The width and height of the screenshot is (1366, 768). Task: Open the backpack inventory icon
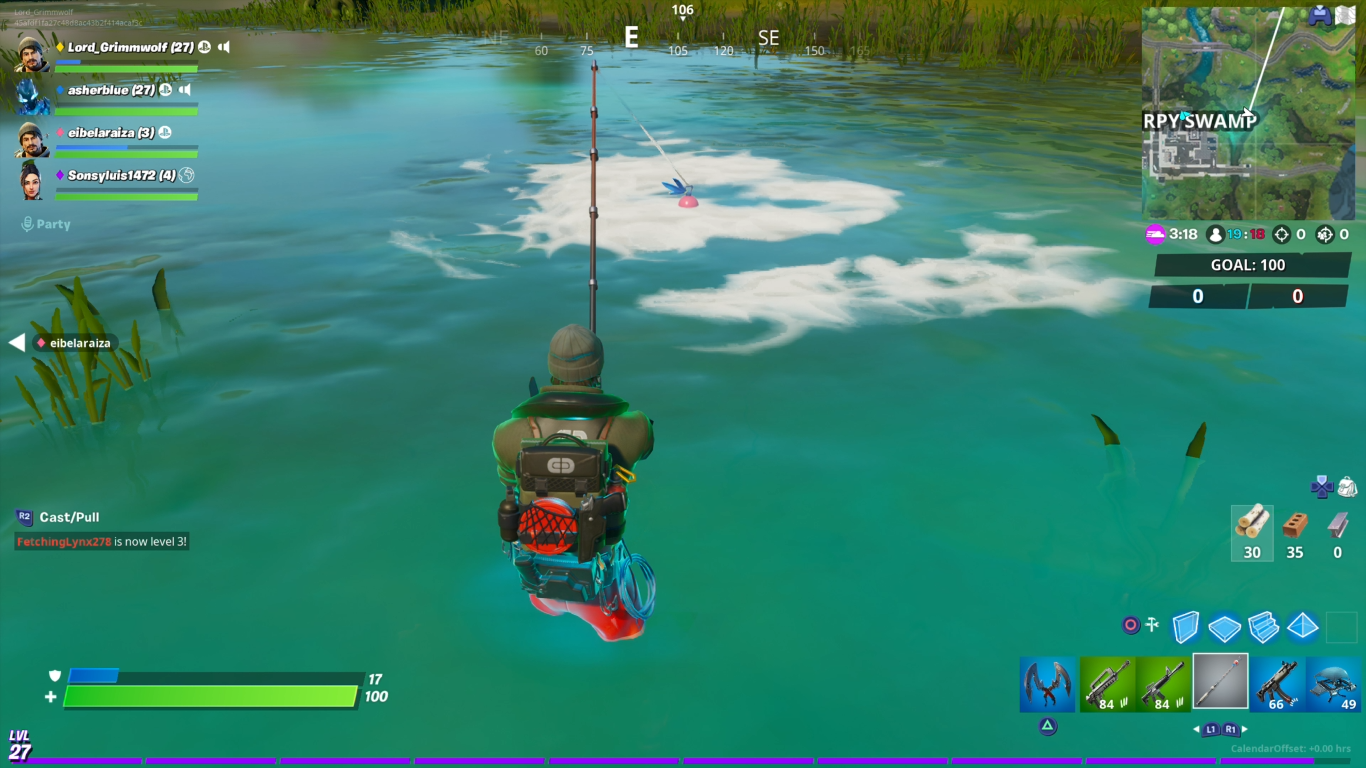click(1347, 486)
